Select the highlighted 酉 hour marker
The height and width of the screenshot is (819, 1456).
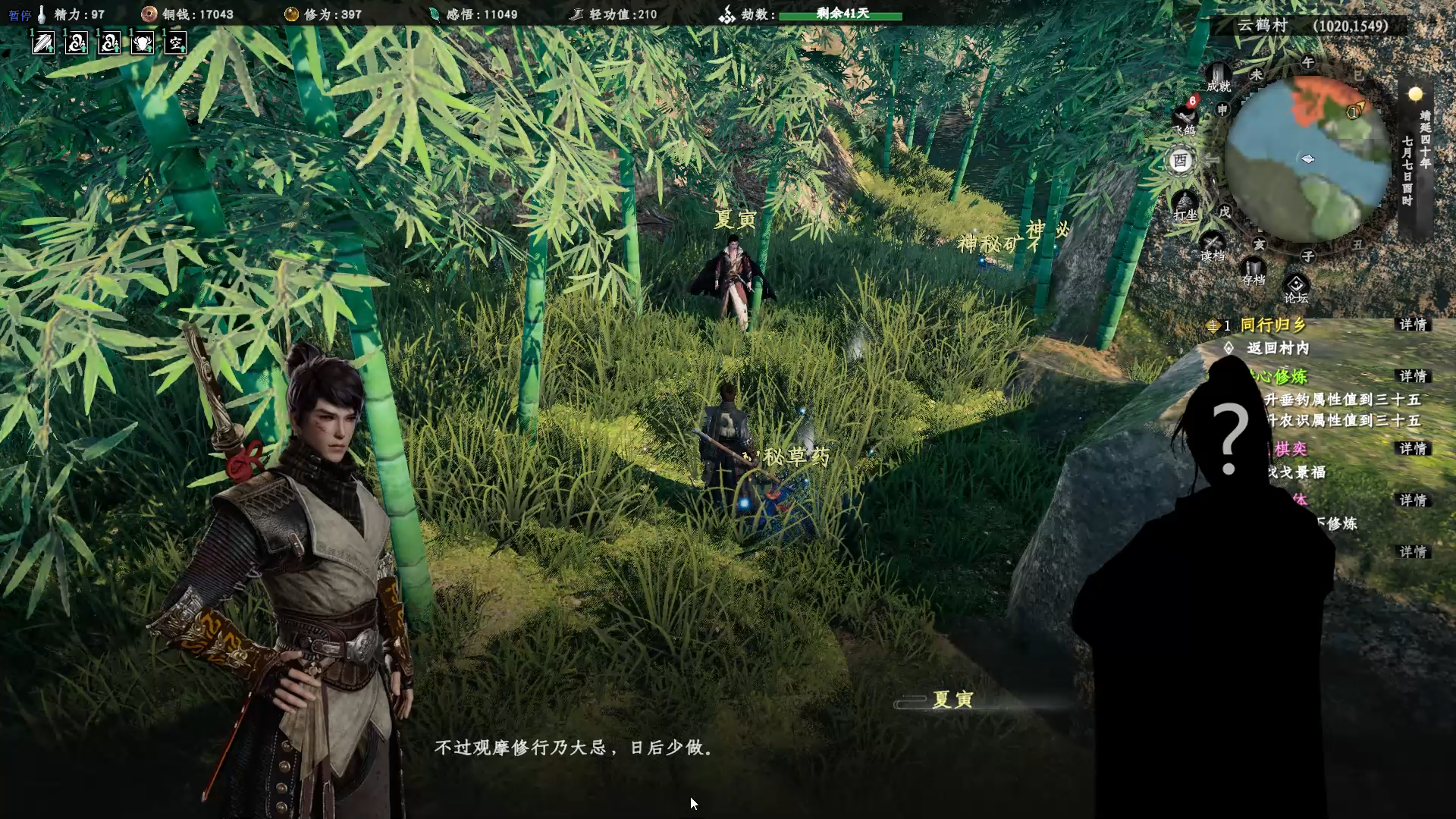click(1180, 161)
